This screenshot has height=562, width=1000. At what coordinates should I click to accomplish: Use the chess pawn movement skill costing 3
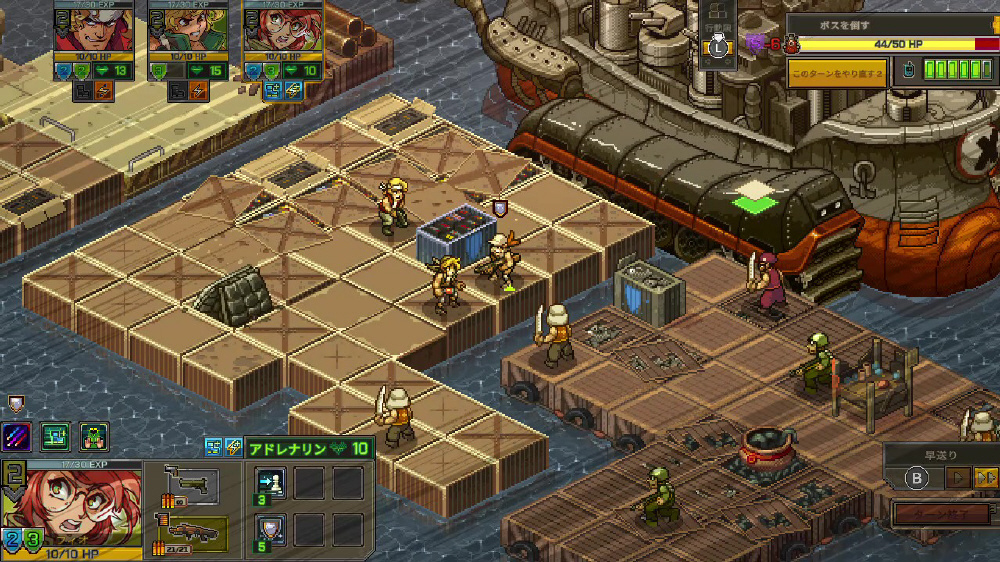[270, 484]
